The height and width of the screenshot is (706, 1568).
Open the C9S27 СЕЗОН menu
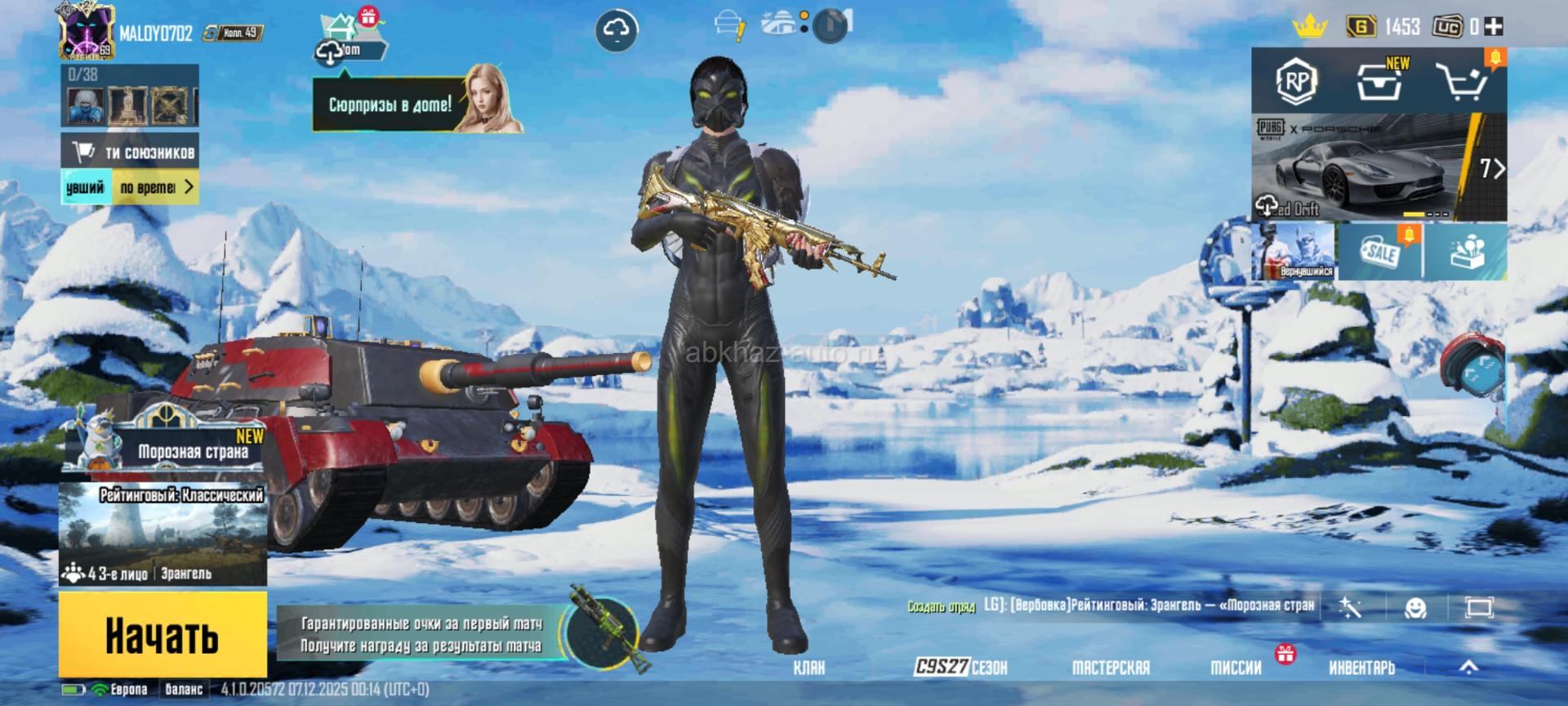960,668
